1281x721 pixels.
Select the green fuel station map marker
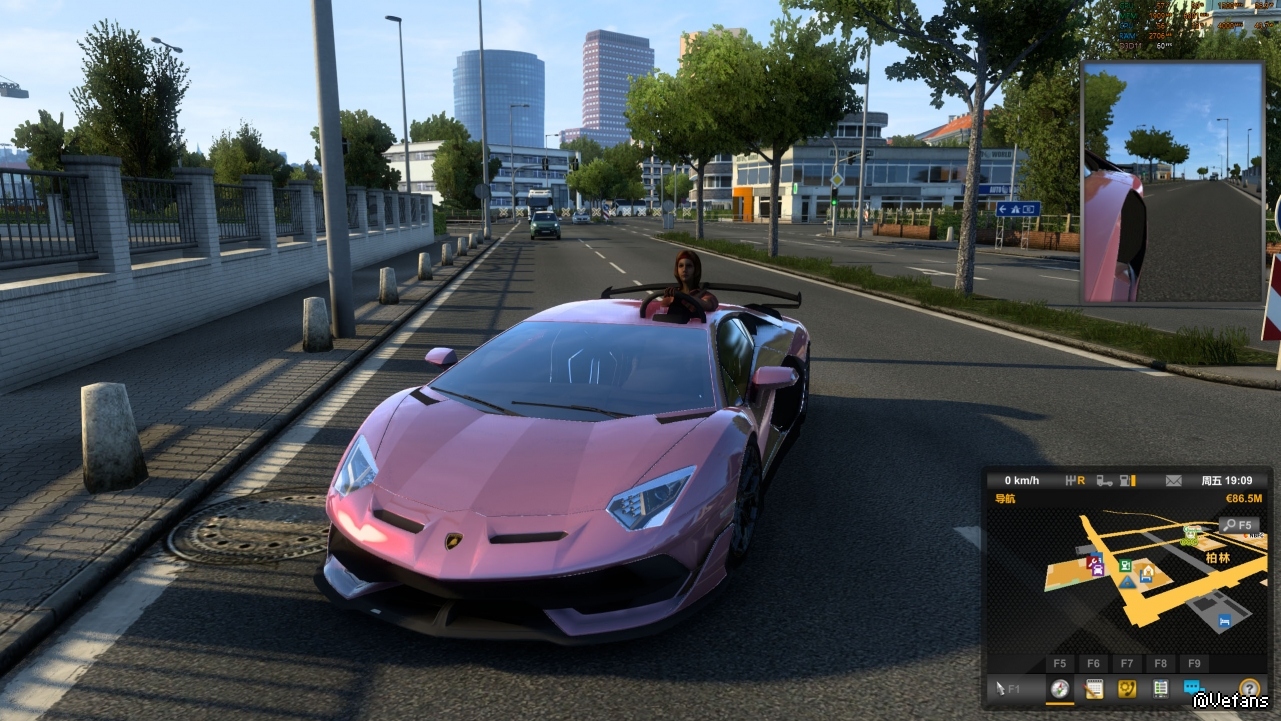(1127, 566)
